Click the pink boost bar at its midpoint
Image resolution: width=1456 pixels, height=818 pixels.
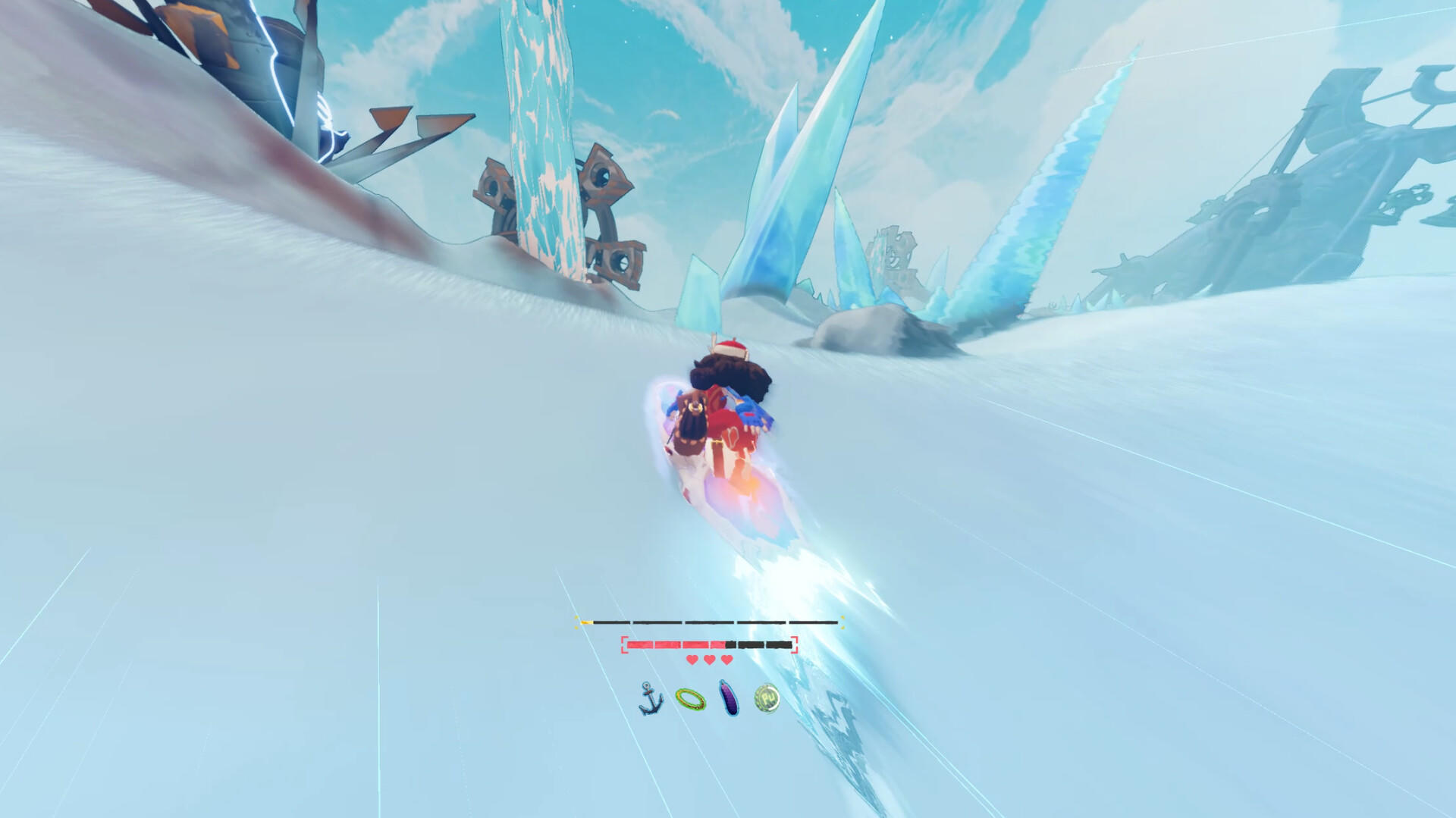[676, 644]
